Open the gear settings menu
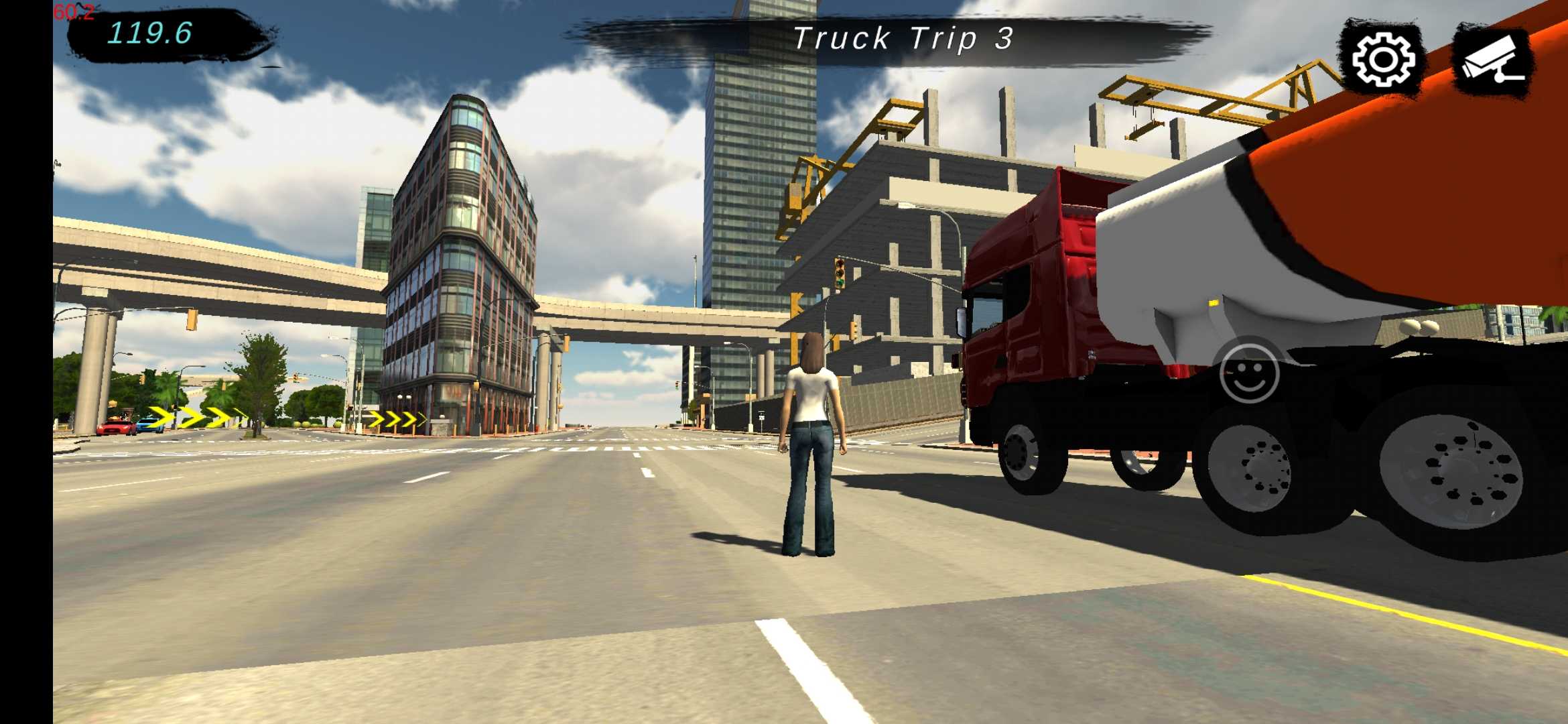 [x=1383, y=60]
